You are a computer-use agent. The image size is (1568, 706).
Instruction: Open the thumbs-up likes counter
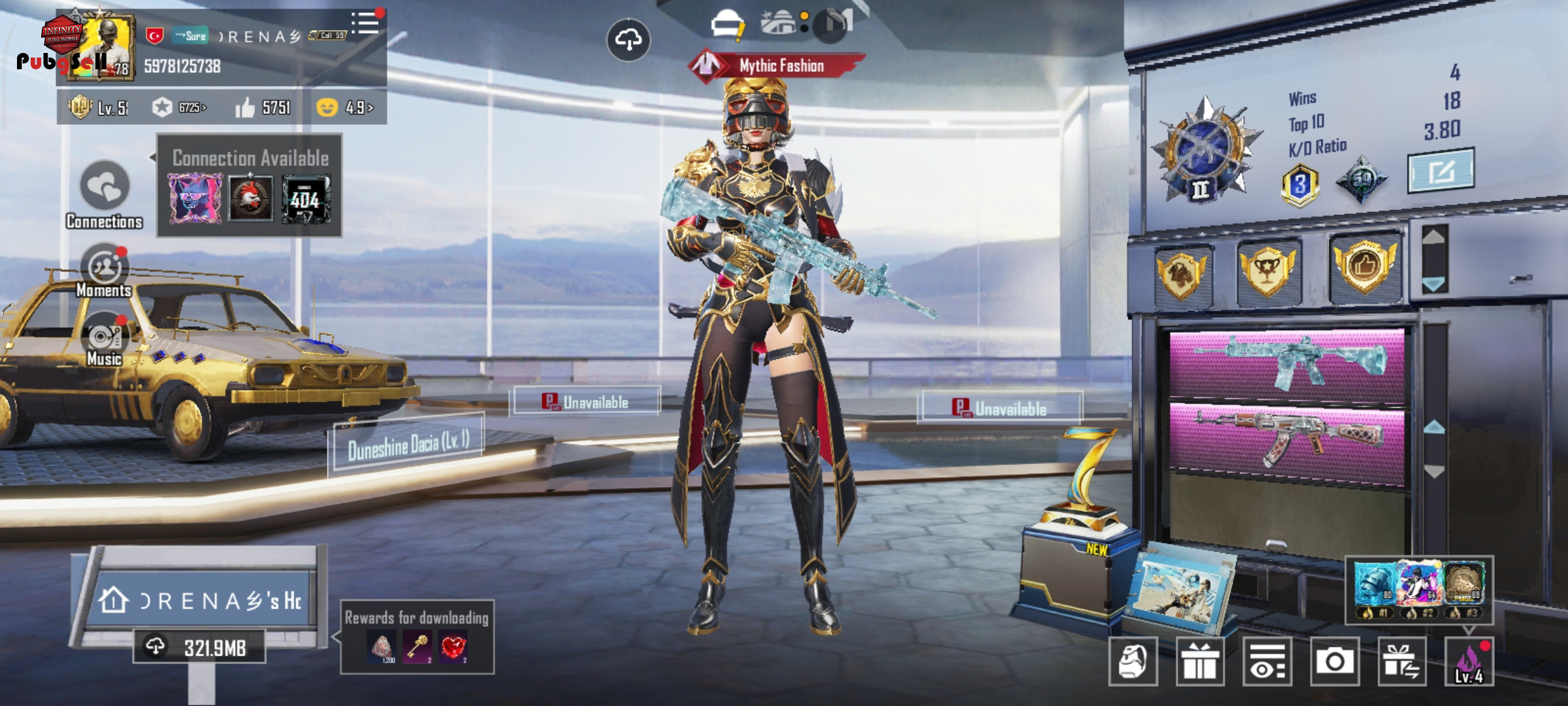coord(263,107)
